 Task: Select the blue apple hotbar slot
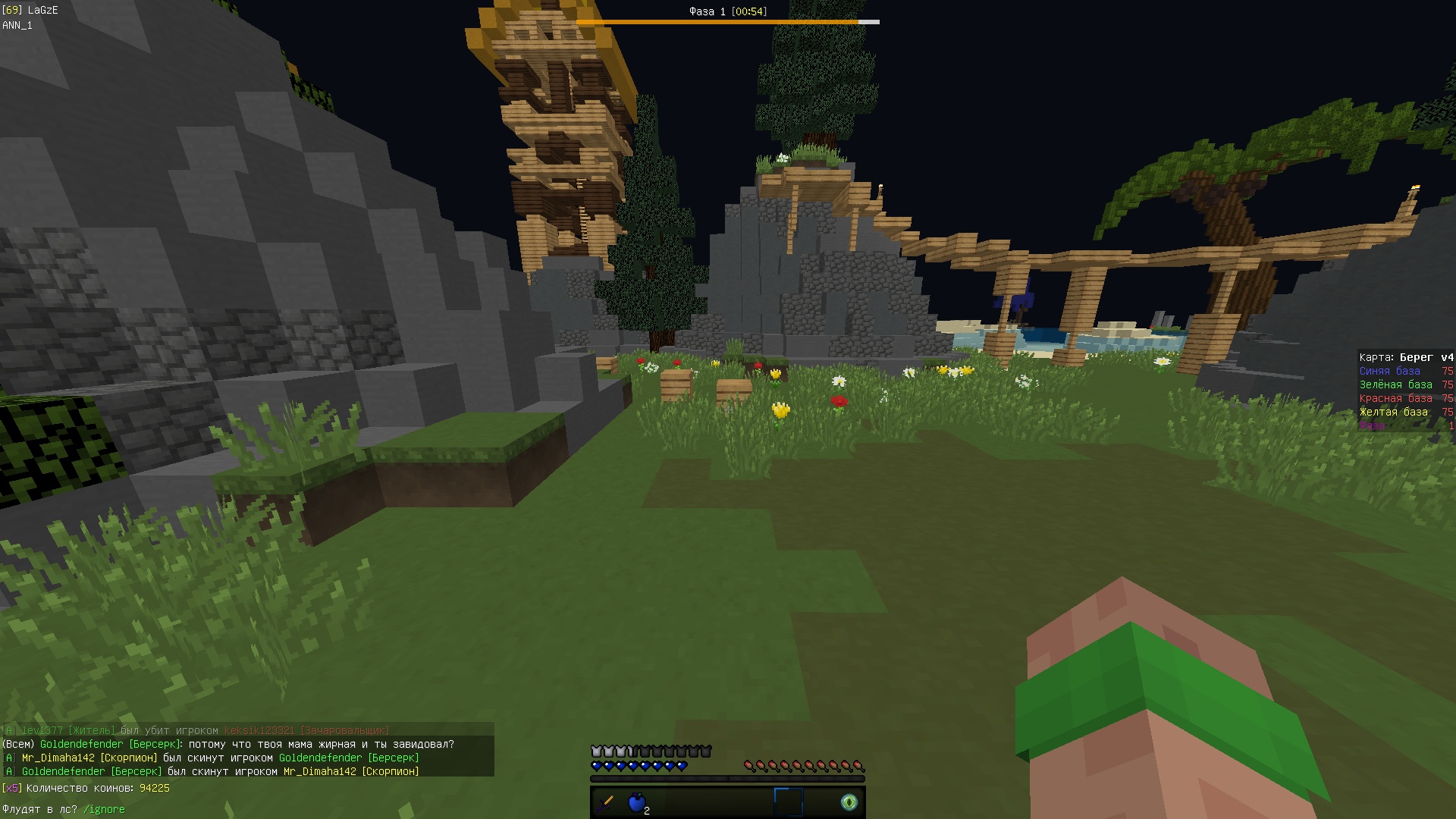pyautogui.click(x=637, y=802)
